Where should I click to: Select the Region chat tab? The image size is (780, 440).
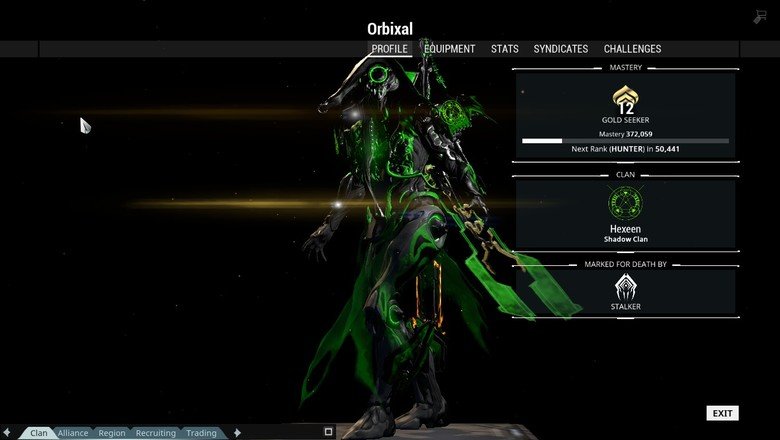[x=112, y=433]
